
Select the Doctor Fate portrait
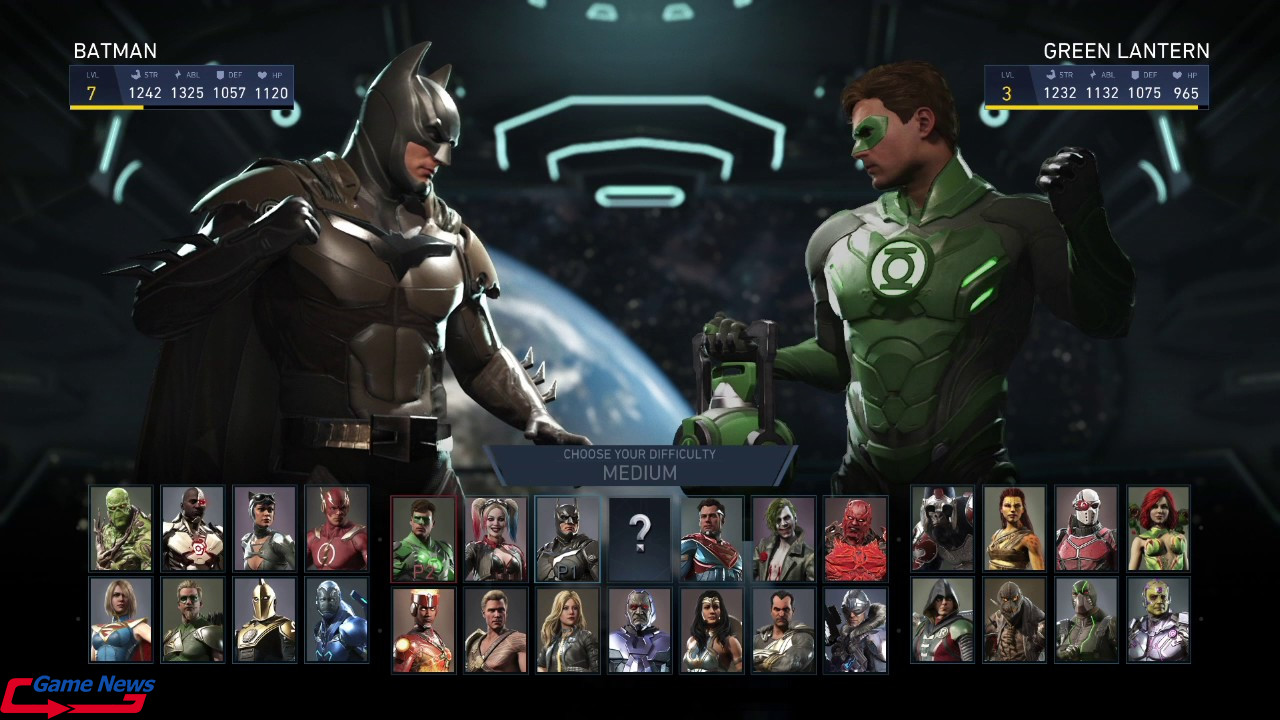click(265, 620)
